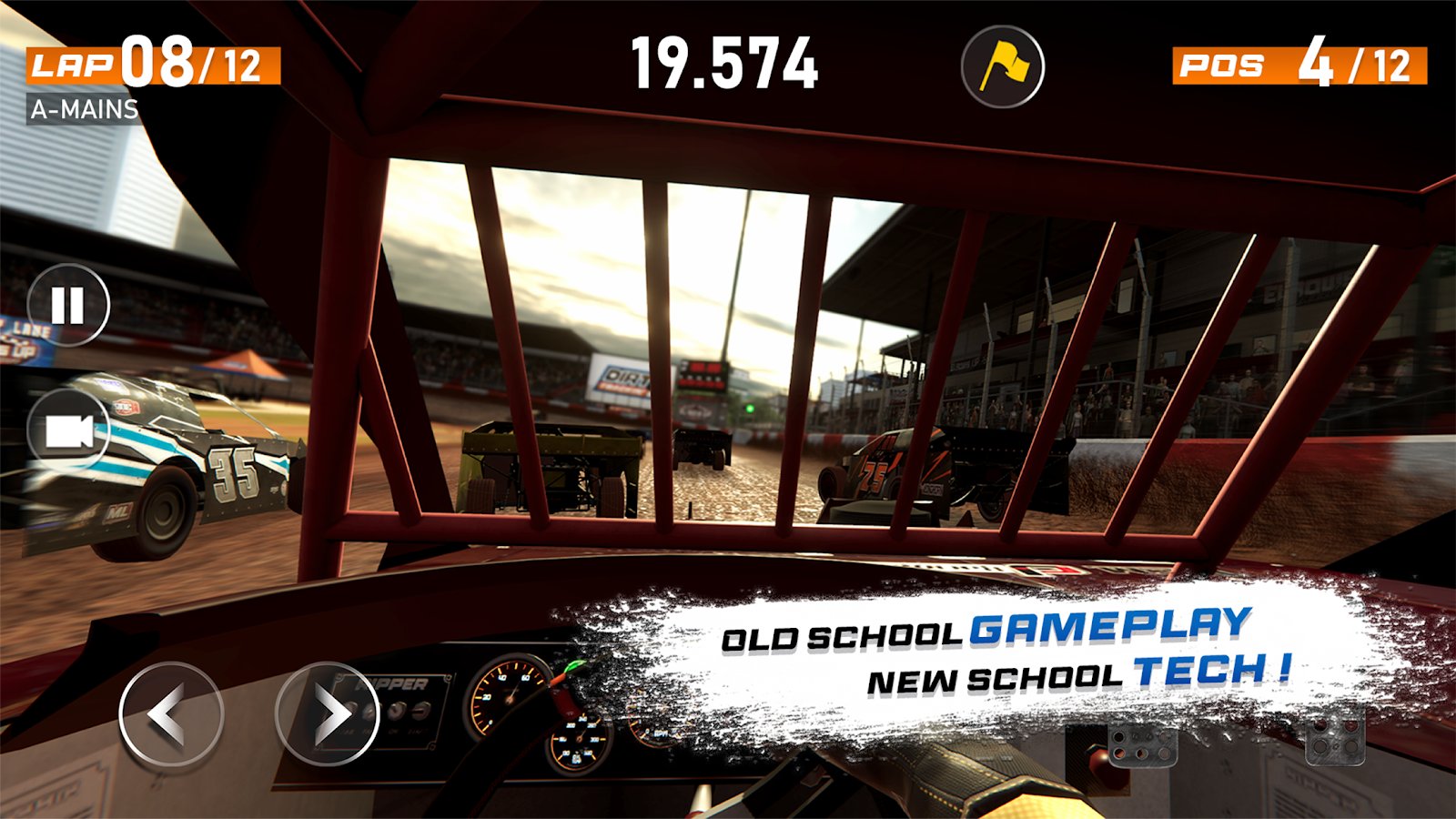Tap the left pedal plate control
Viewport: 1456px width, 819px height.
tap(1141, 743)
